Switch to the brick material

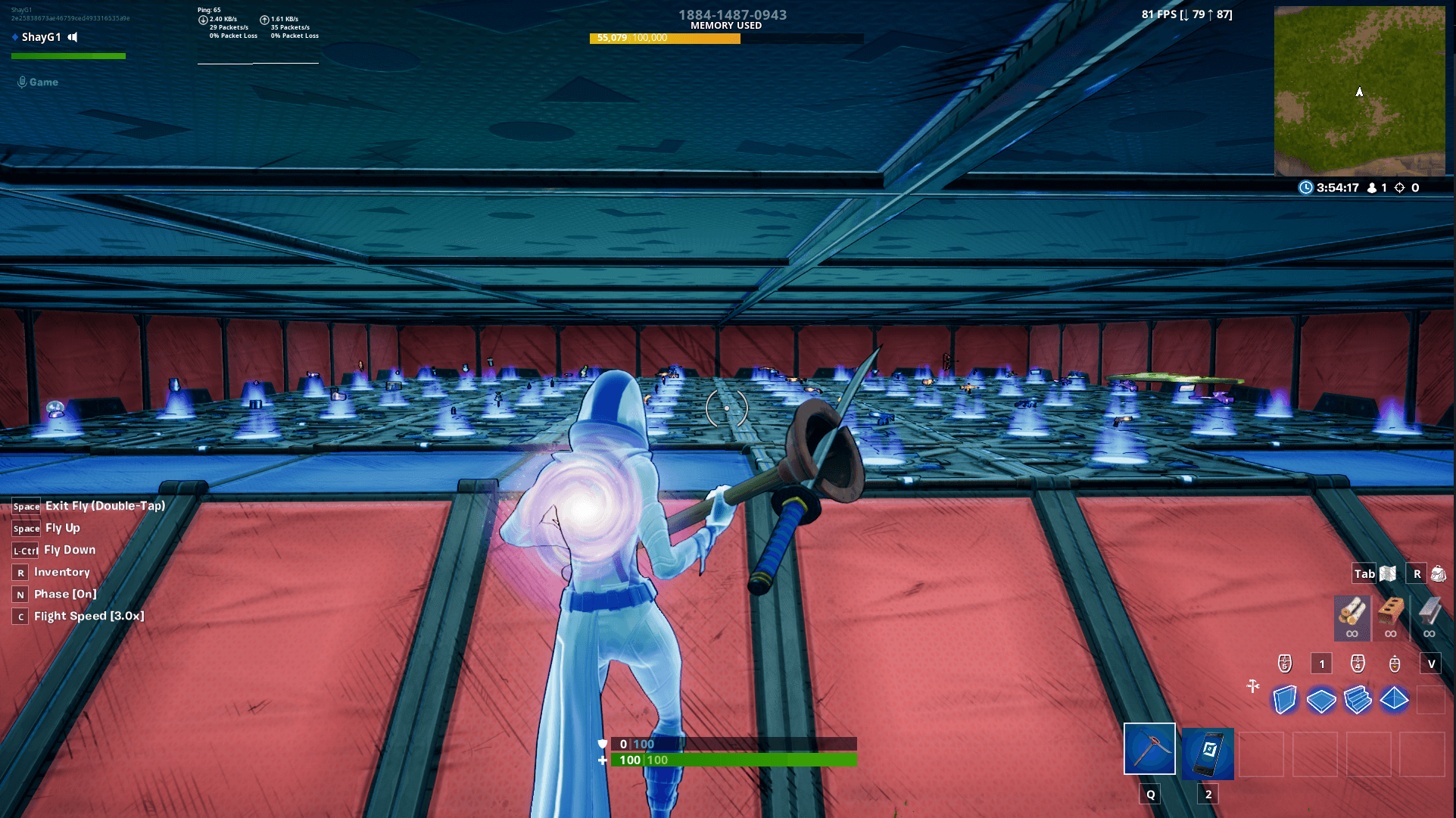coord(1392,617)
